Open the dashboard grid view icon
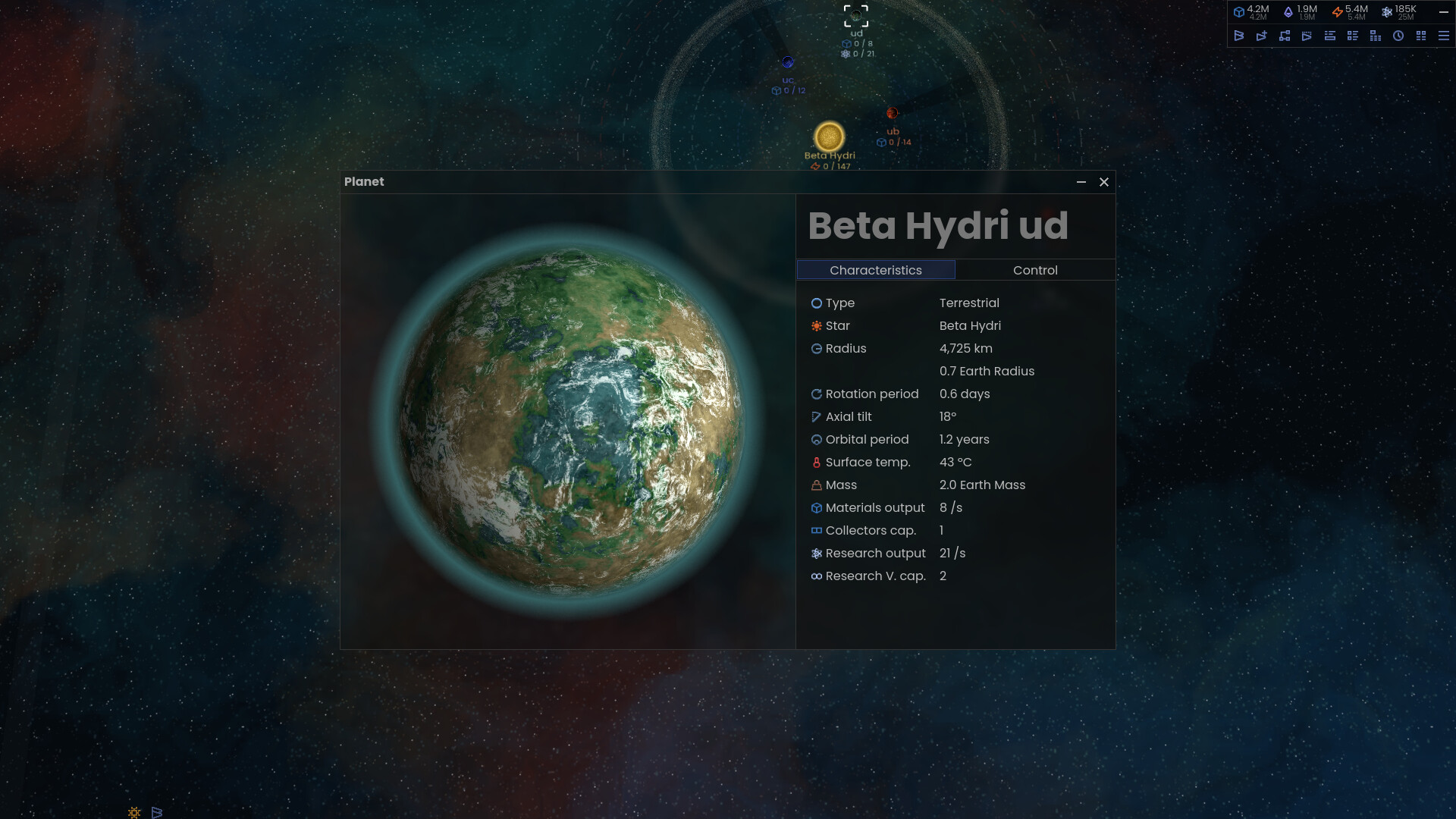 (x=1420, y=36)
